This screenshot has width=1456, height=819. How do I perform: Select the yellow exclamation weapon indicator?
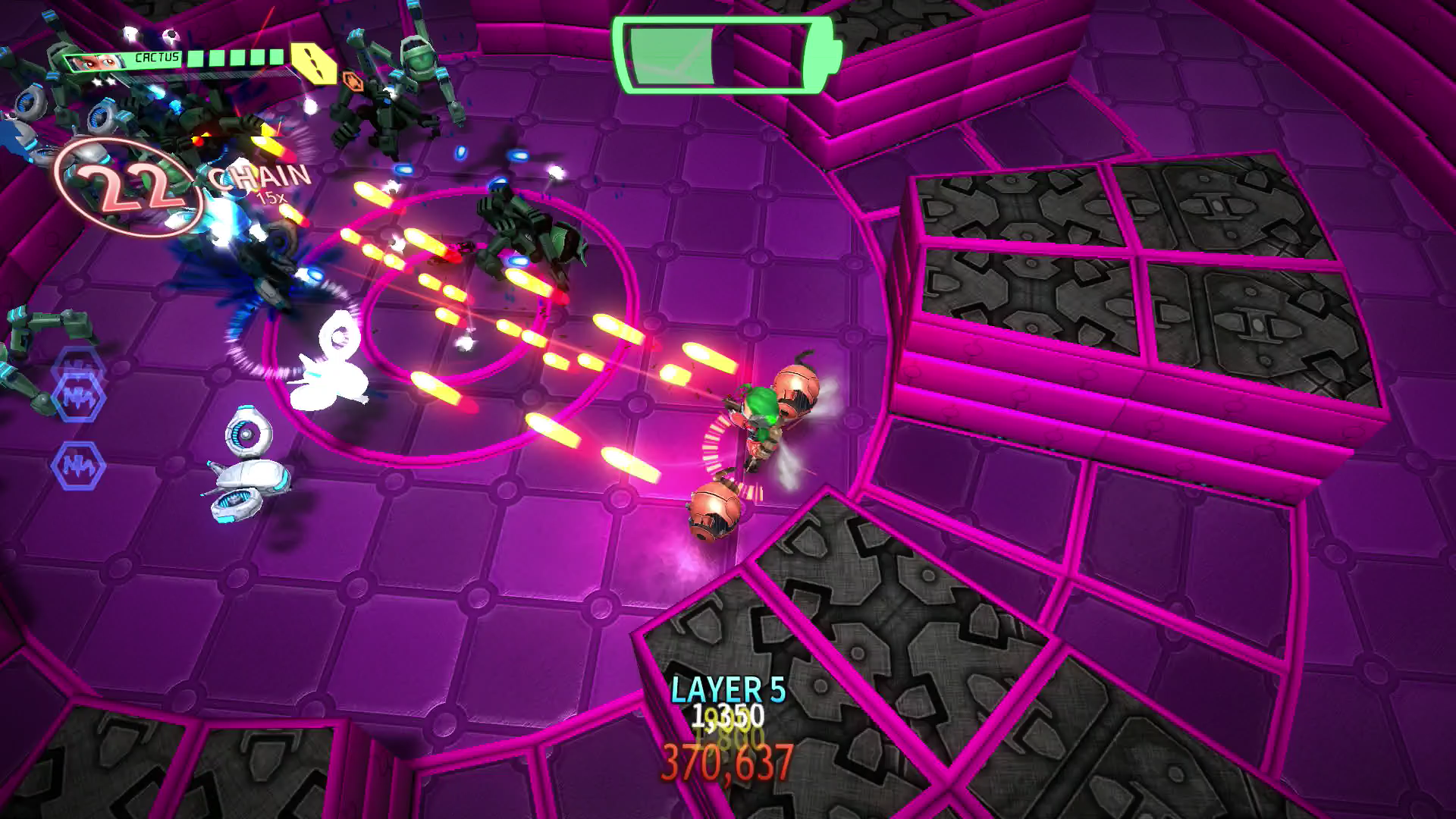point(315,63)
